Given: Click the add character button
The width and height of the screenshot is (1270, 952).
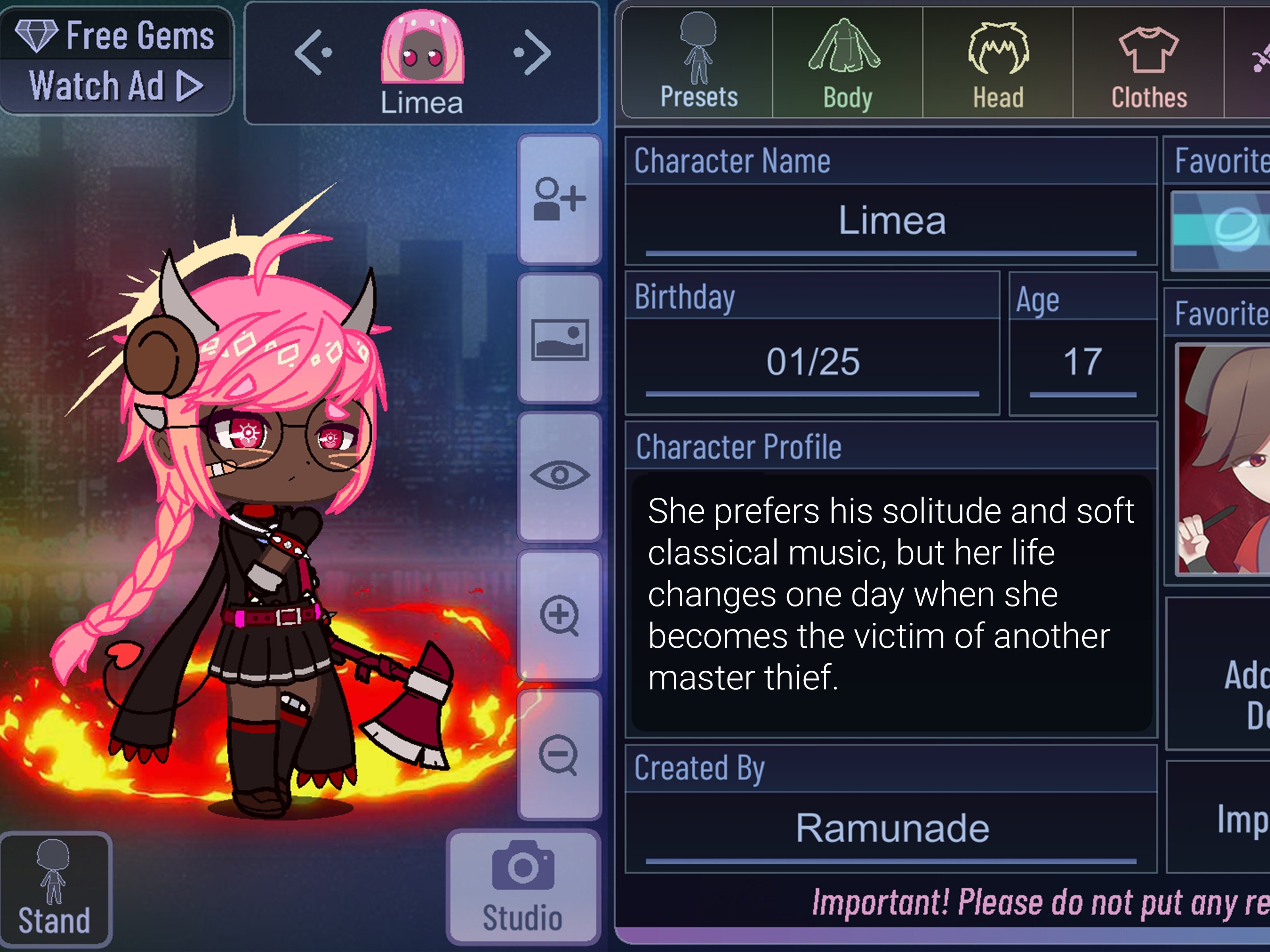Looking at the screenshot, I should (x=559, y=199).
